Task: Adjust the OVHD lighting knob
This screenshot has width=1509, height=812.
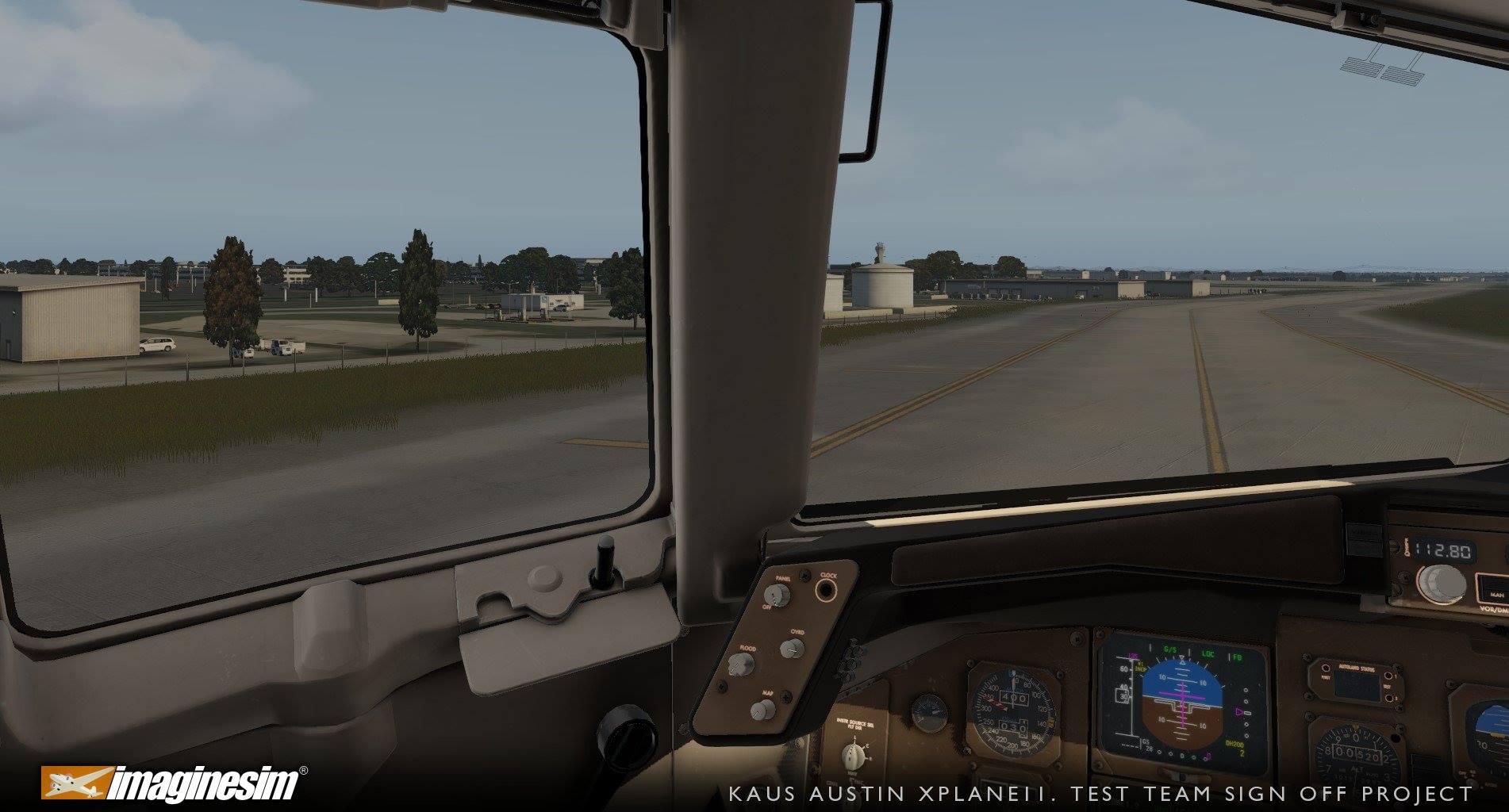Action: pos(791,649)
